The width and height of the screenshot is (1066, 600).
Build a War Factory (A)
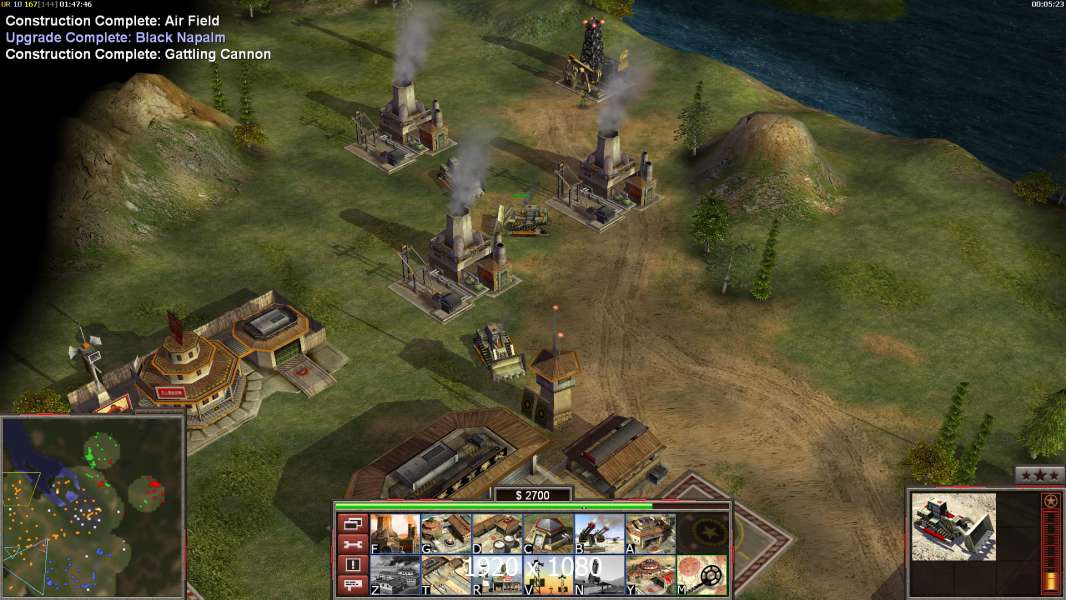650,533
